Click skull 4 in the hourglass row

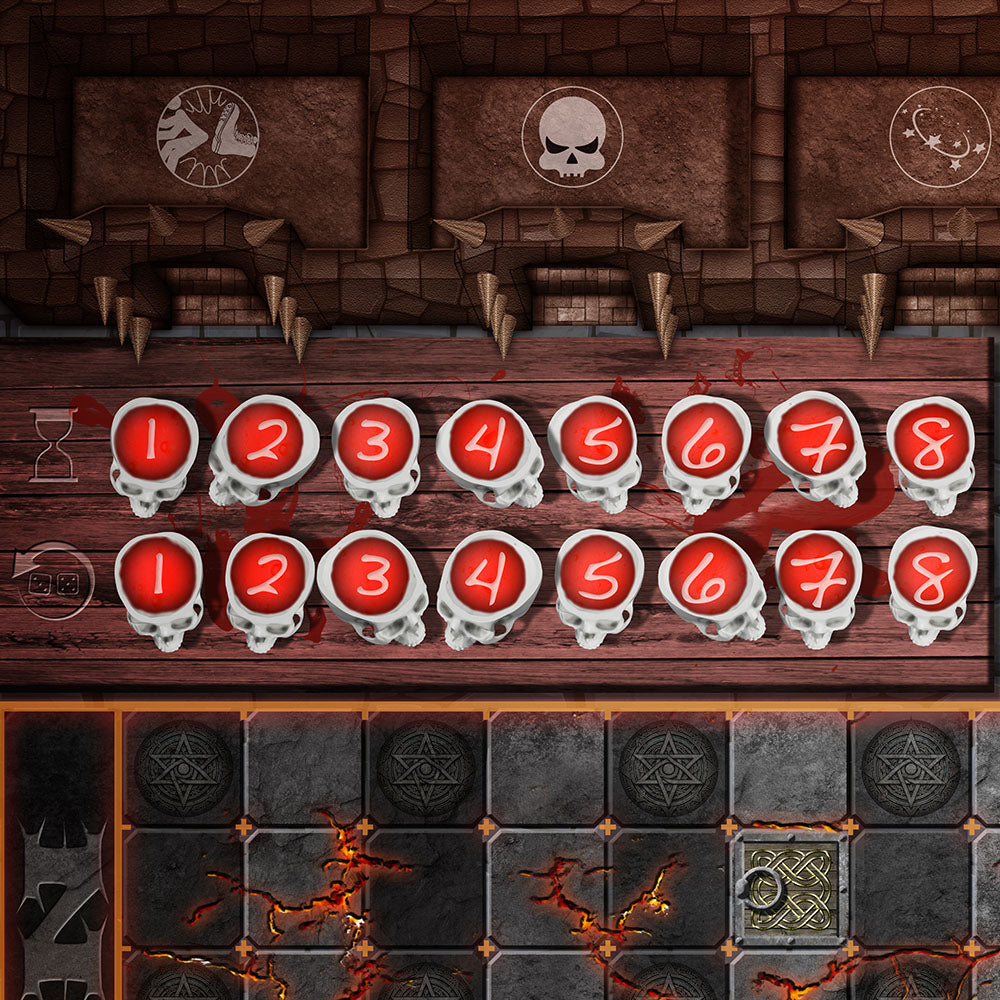487,443
